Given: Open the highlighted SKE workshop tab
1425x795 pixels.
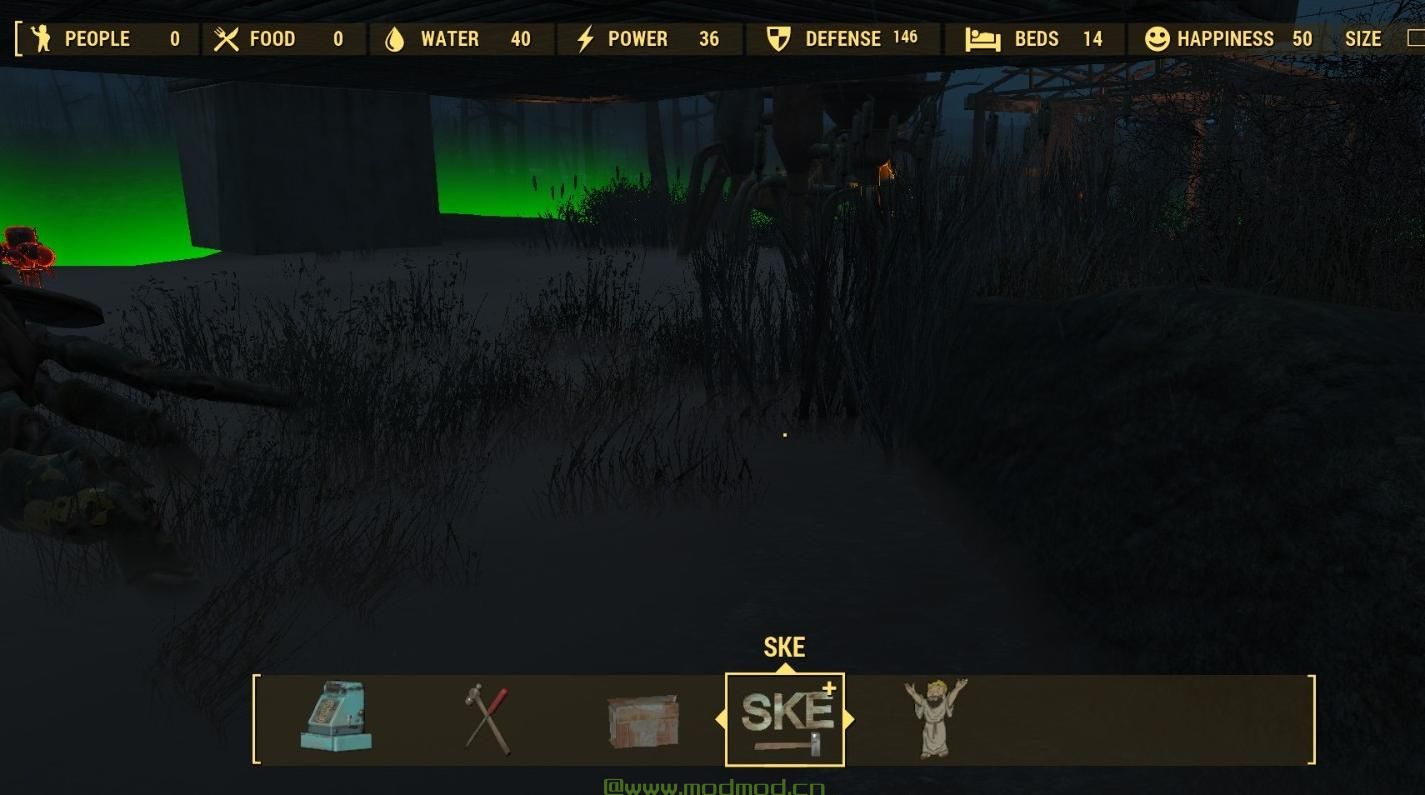Looking at the screenshot, I should (x=785, y=718).
